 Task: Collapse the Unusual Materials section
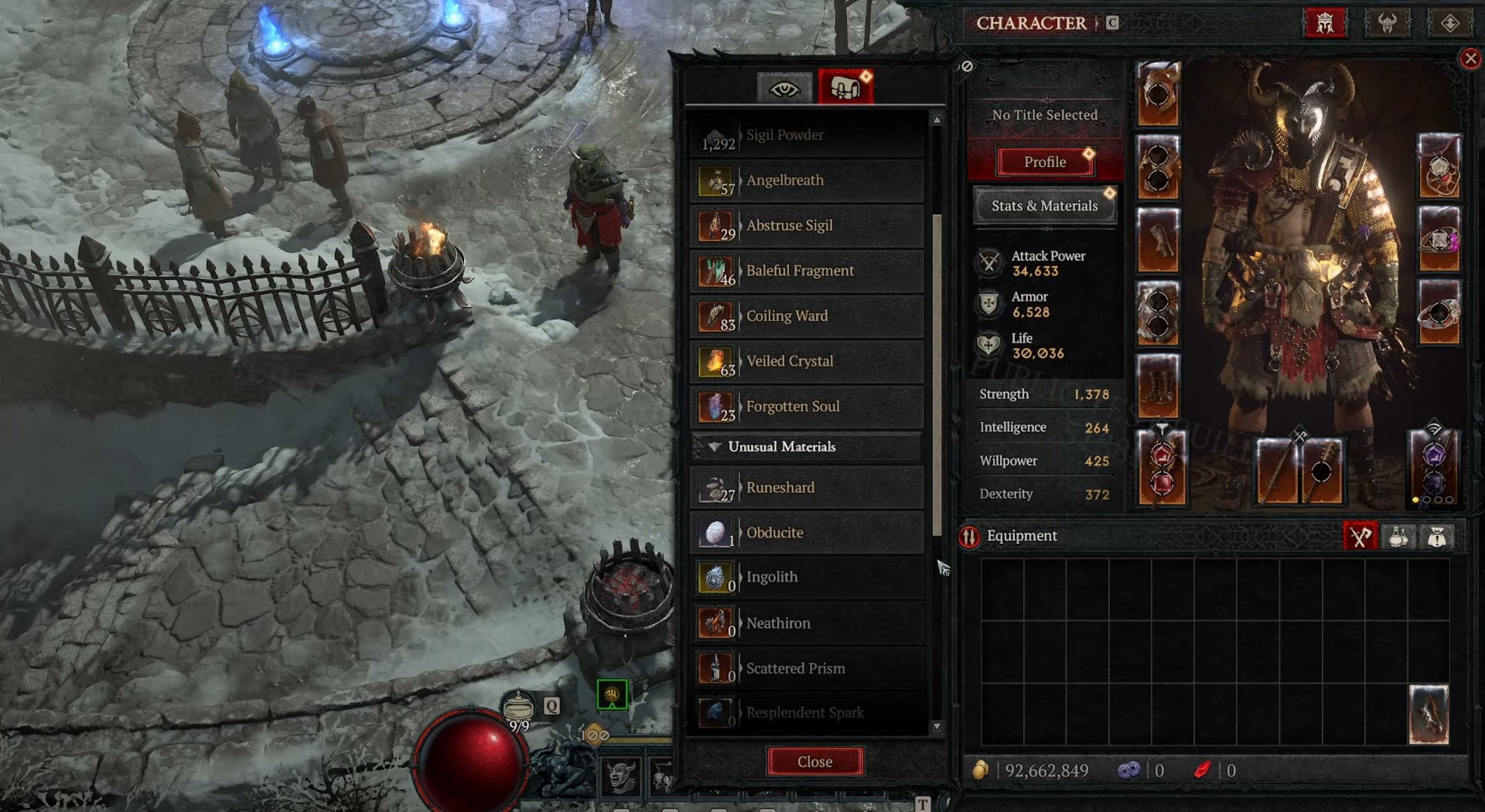coord(714,447)
